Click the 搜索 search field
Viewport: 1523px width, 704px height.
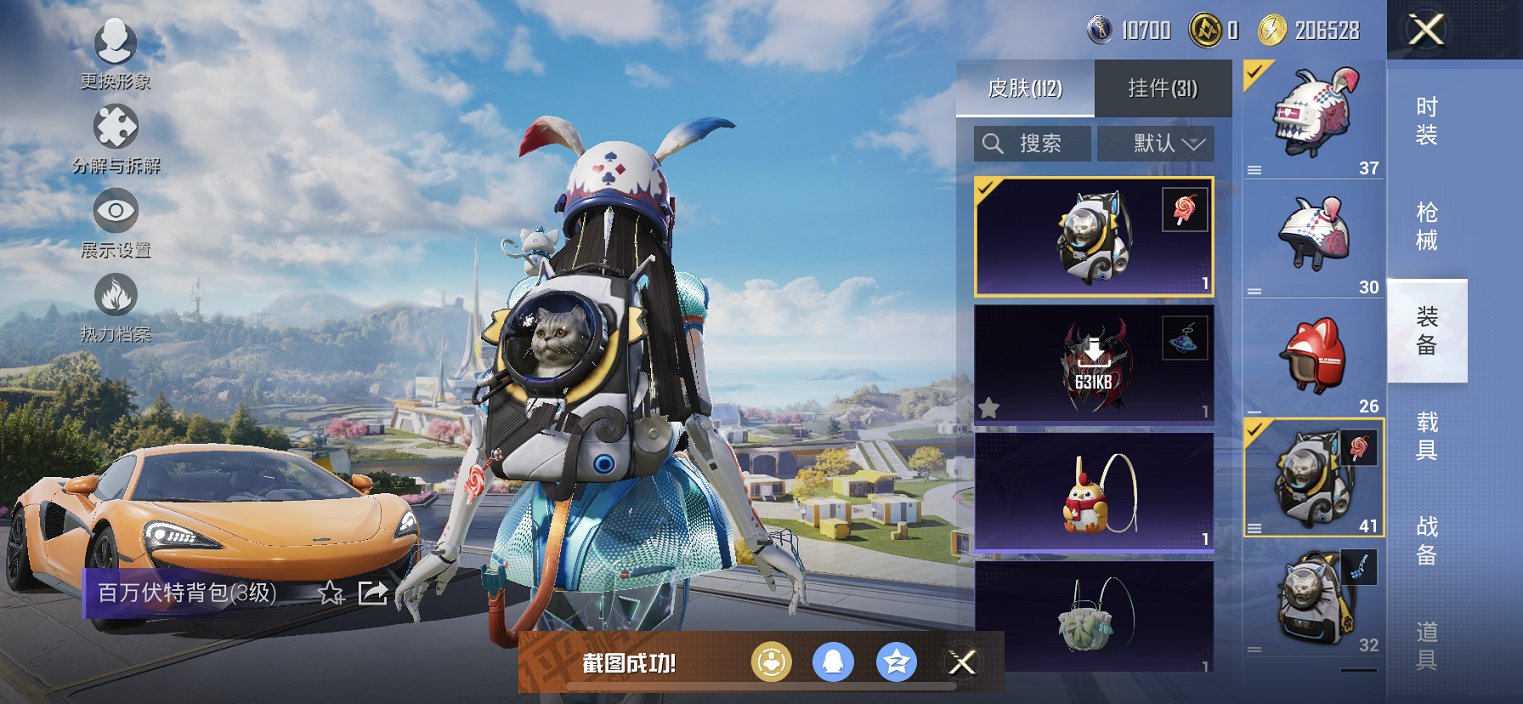(1032, 143)
